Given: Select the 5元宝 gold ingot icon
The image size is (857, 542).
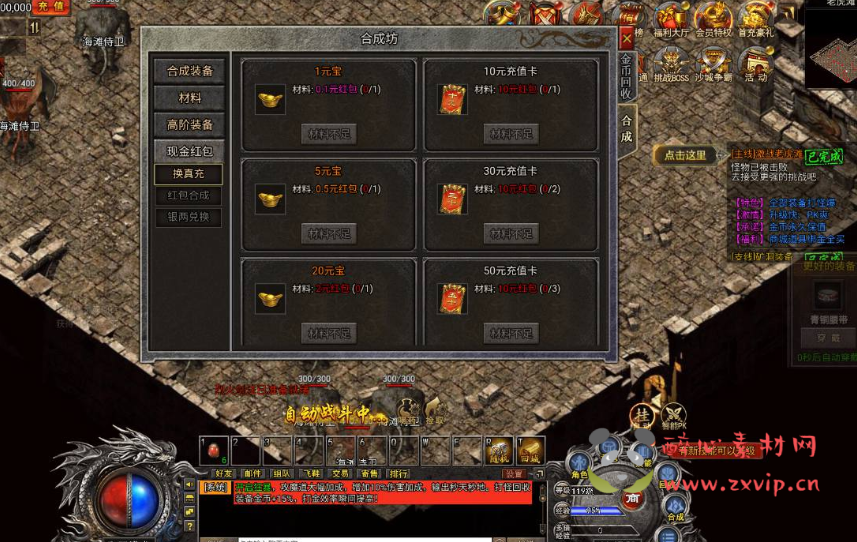Looking at the screenshot, I should point(270,198).
